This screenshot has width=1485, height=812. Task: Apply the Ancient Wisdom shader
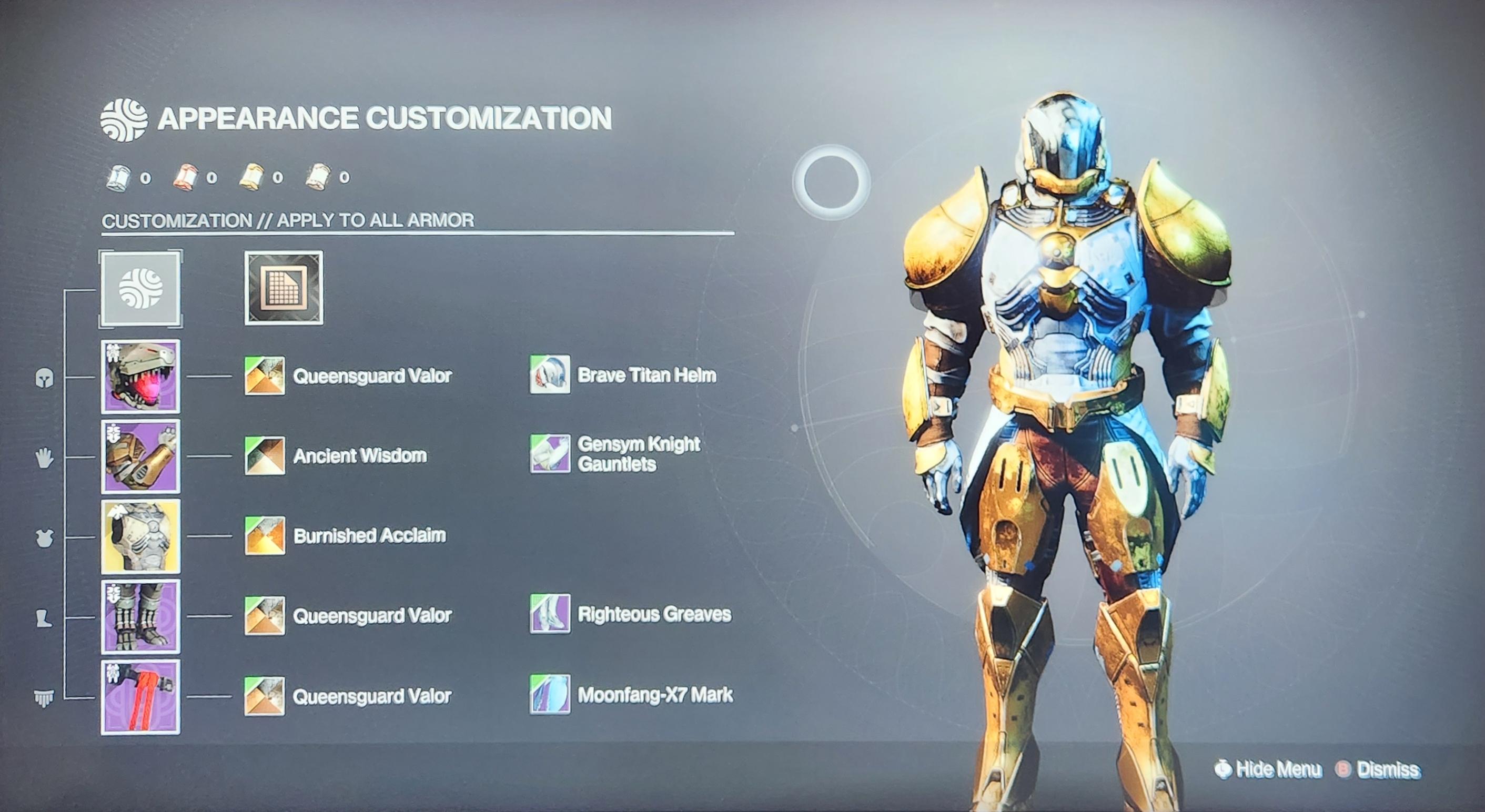click(x=265, y=455)
